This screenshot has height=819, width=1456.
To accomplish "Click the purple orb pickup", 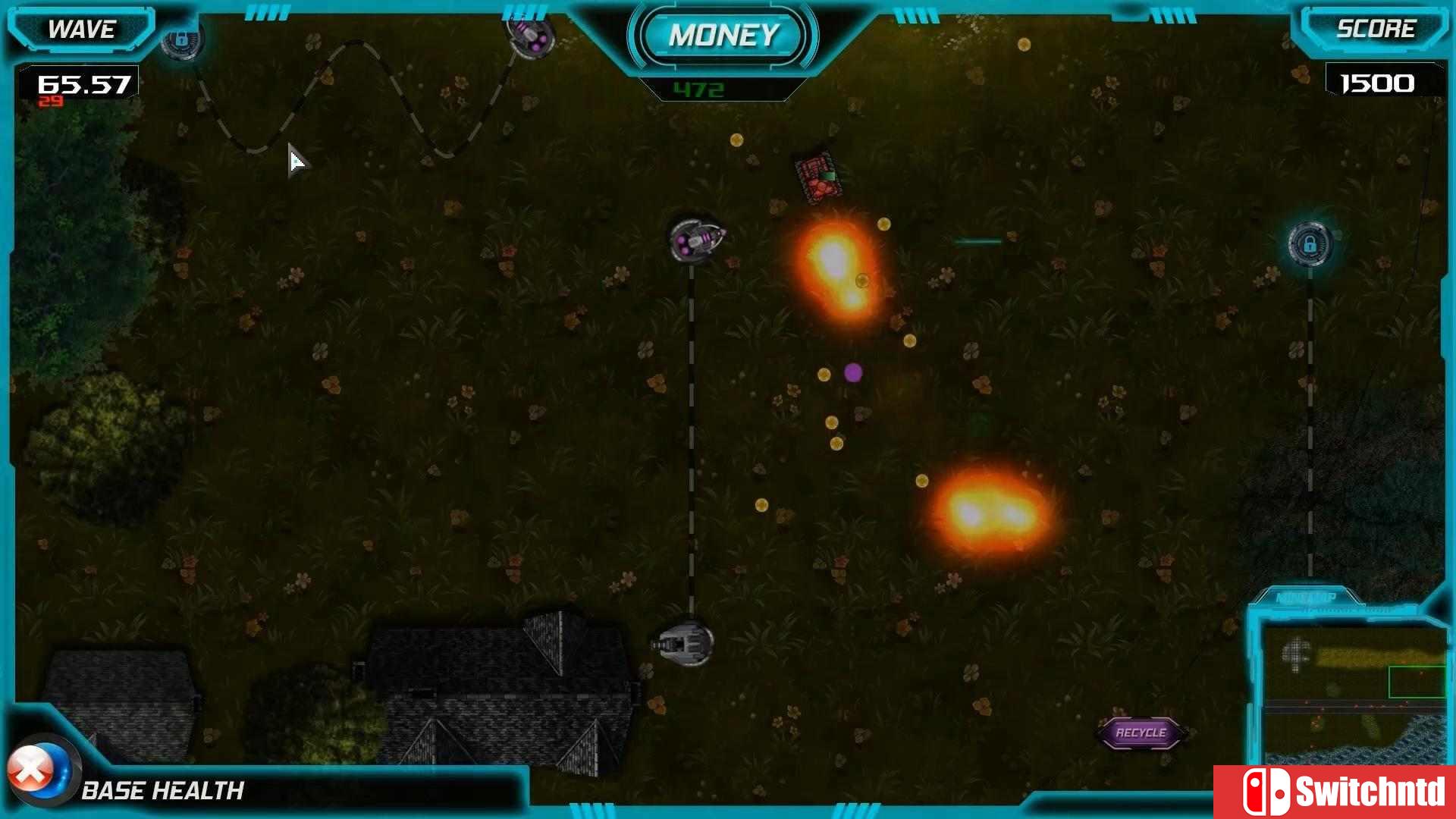I will point(853,371).
